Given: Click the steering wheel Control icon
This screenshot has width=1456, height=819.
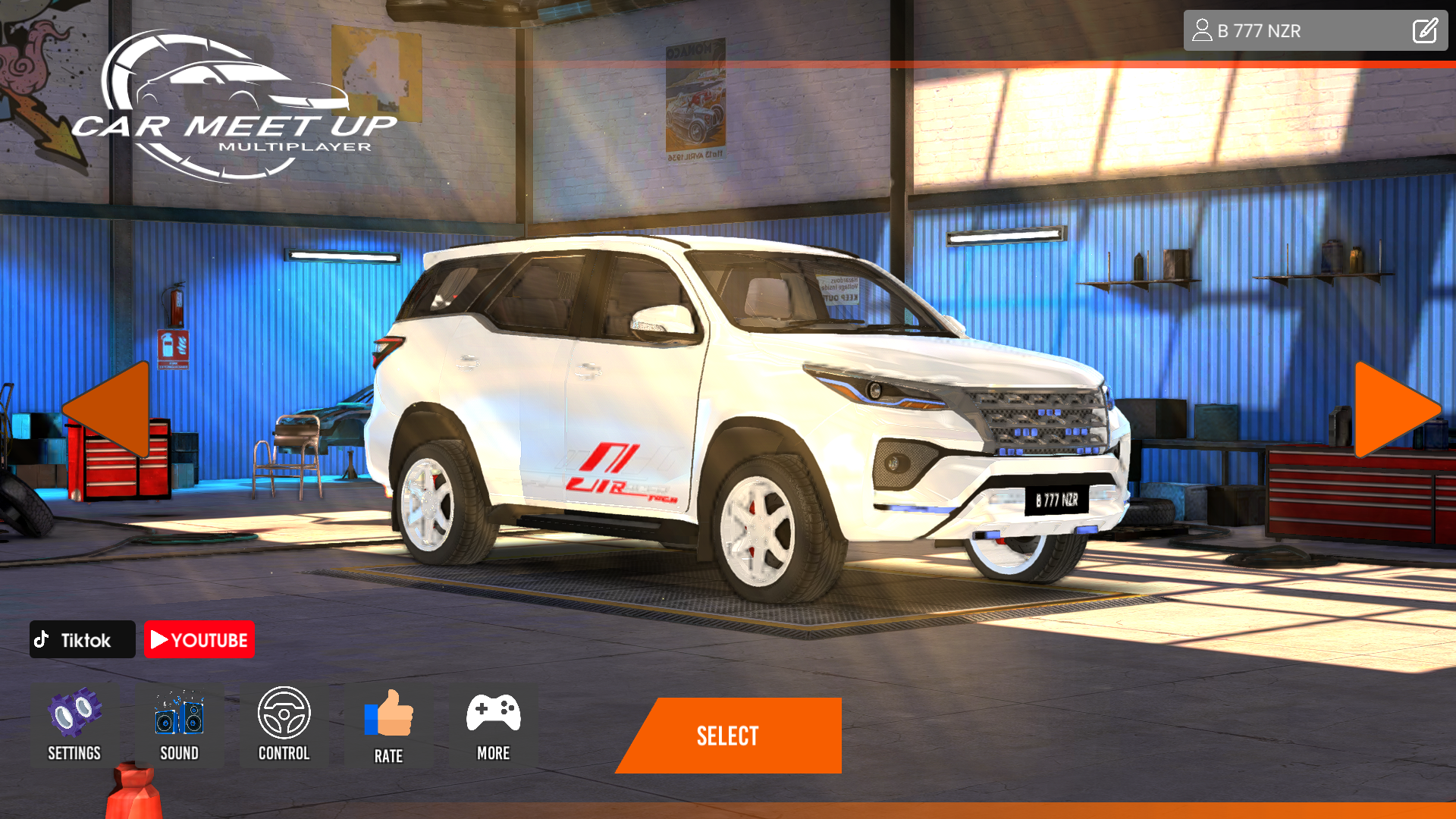Looking at the screenshot, I should [284, 713].
